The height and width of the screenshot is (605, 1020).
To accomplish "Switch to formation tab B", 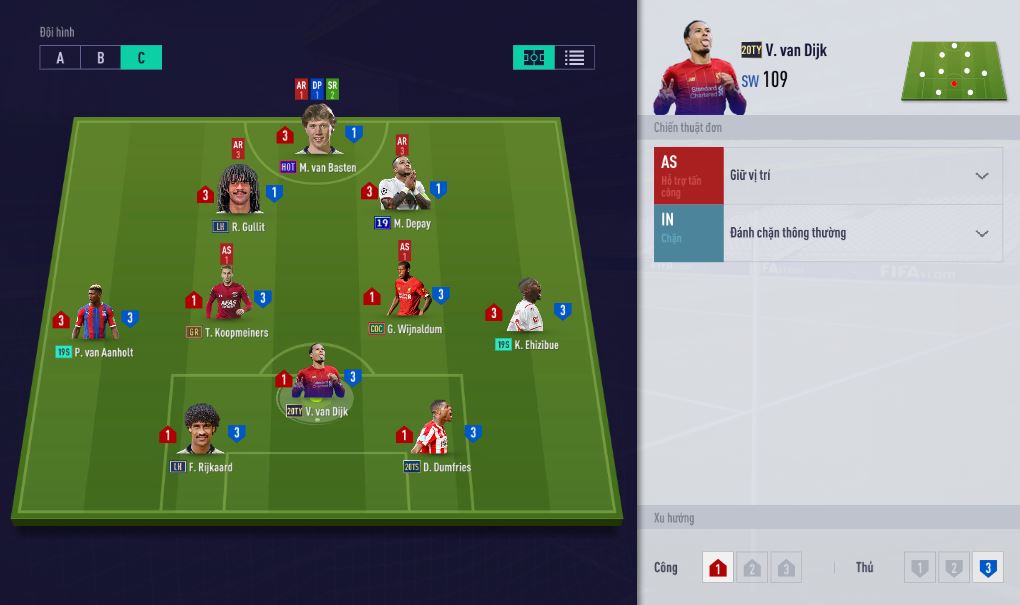I will click(x=100, y=58).
